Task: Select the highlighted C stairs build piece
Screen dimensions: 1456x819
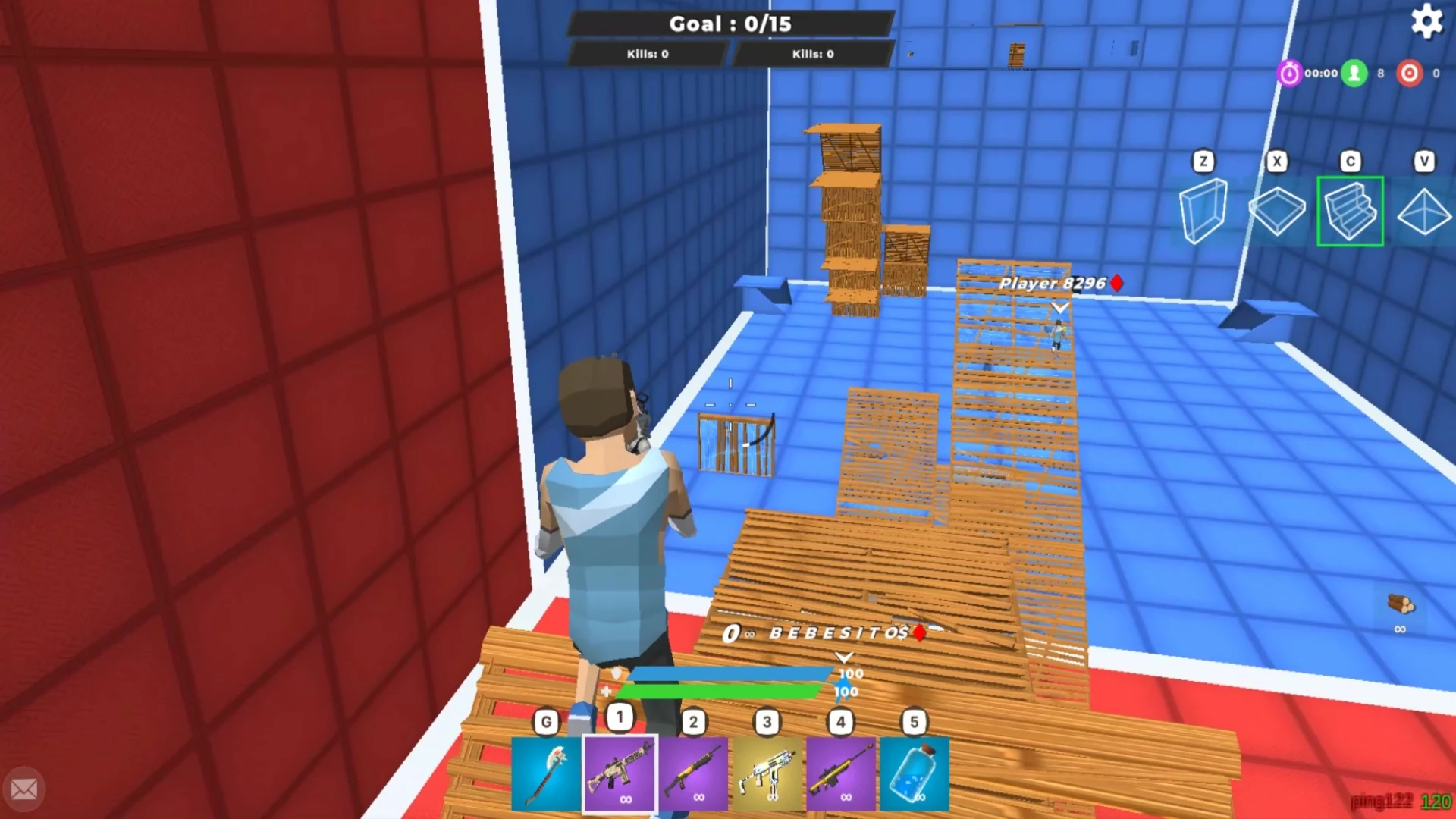Action: point(1351,211)
